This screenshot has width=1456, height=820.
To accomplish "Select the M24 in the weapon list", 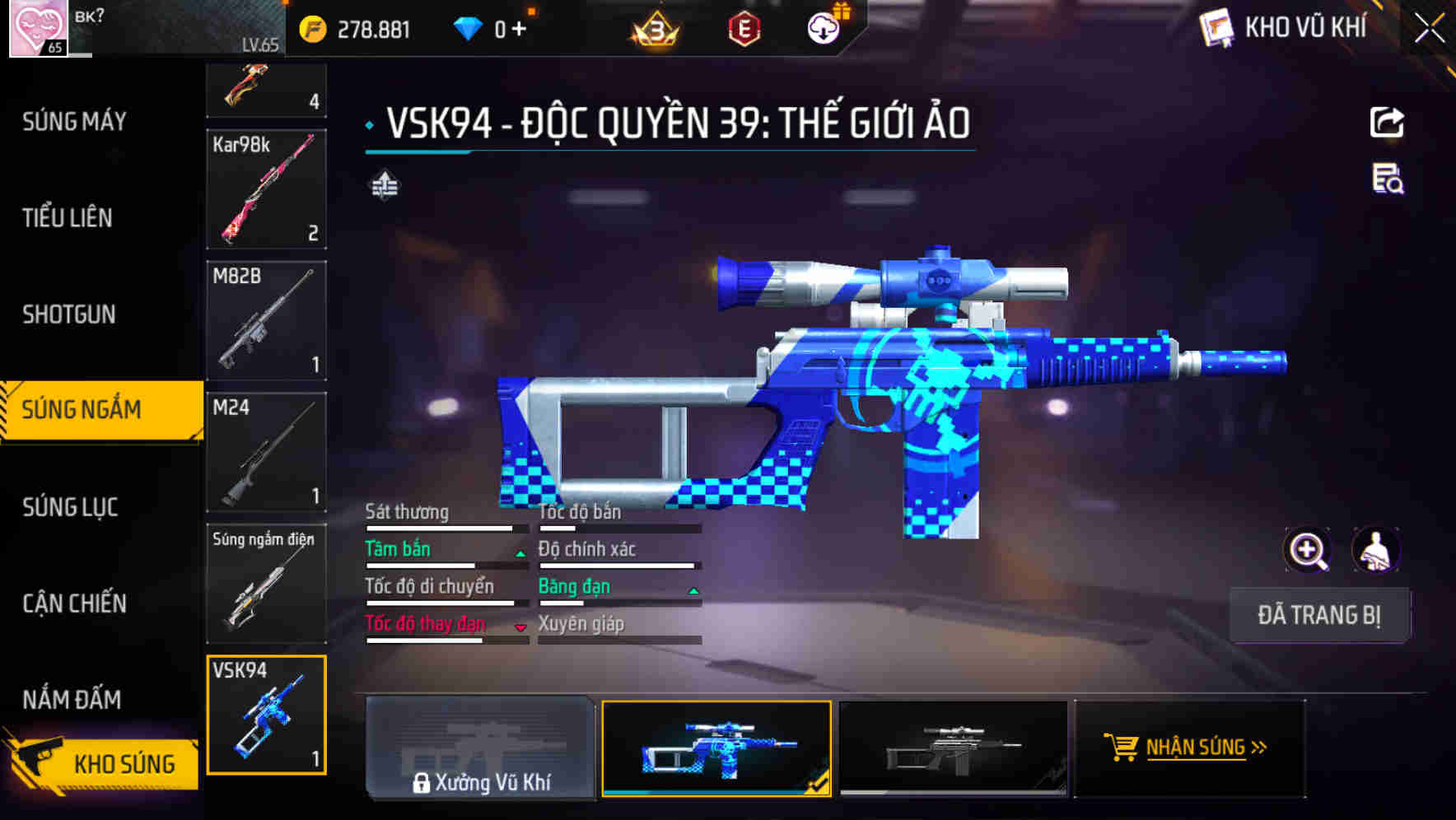I will (x=266, y=454).
